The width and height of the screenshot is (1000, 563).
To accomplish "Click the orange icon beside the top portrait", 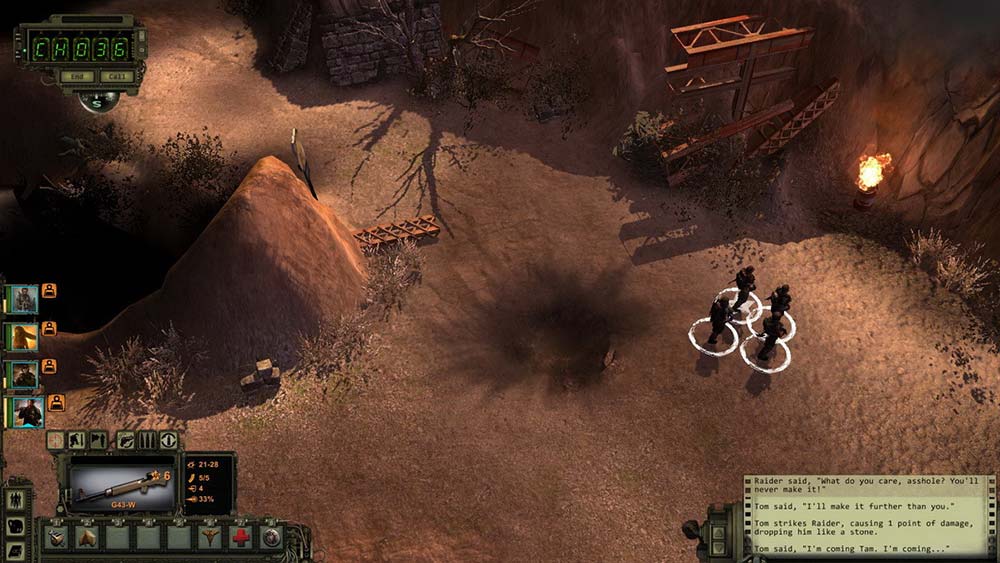I will click(x=49, y=291).
